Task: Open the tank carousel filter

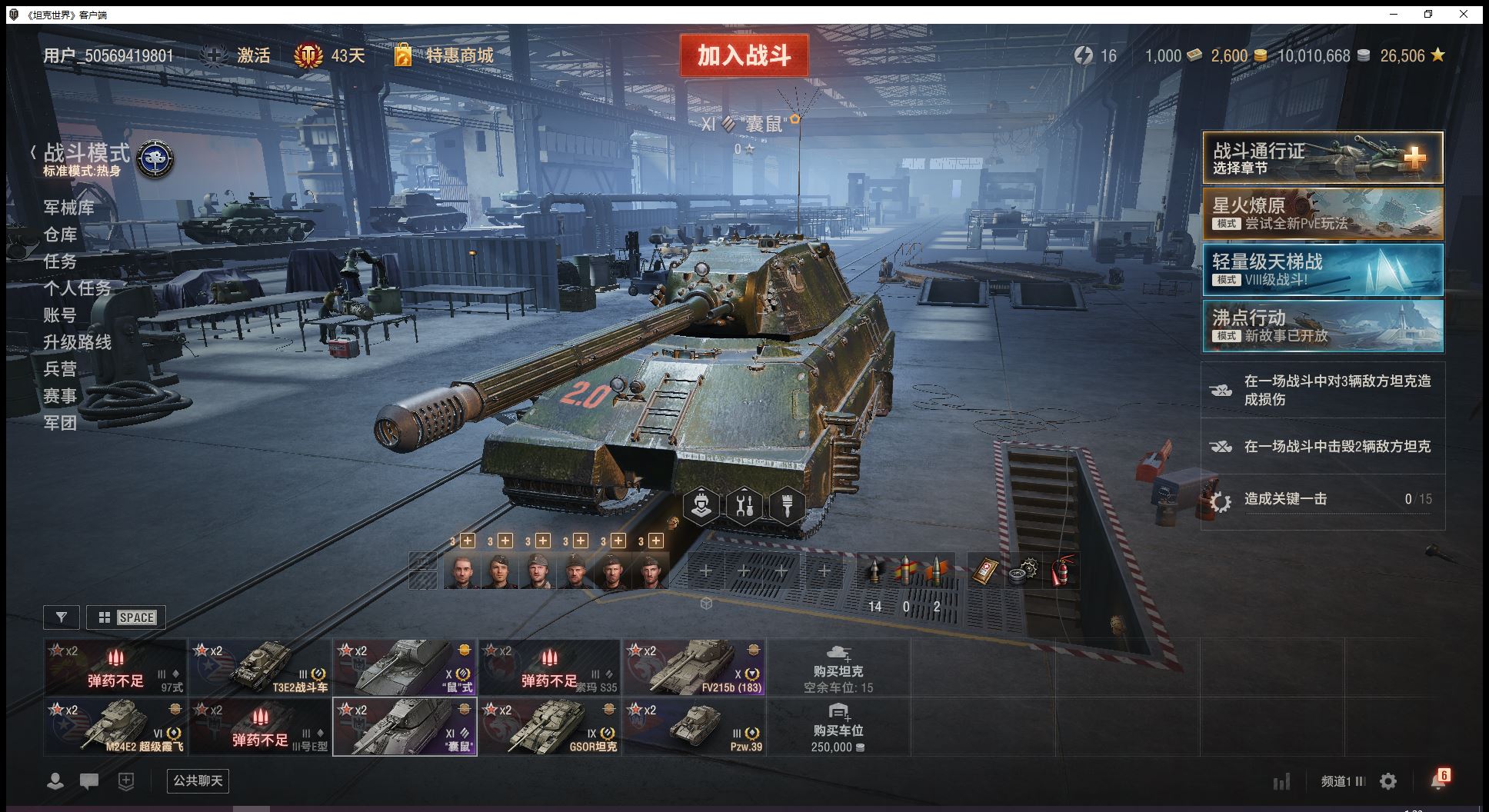Action: 62,617
